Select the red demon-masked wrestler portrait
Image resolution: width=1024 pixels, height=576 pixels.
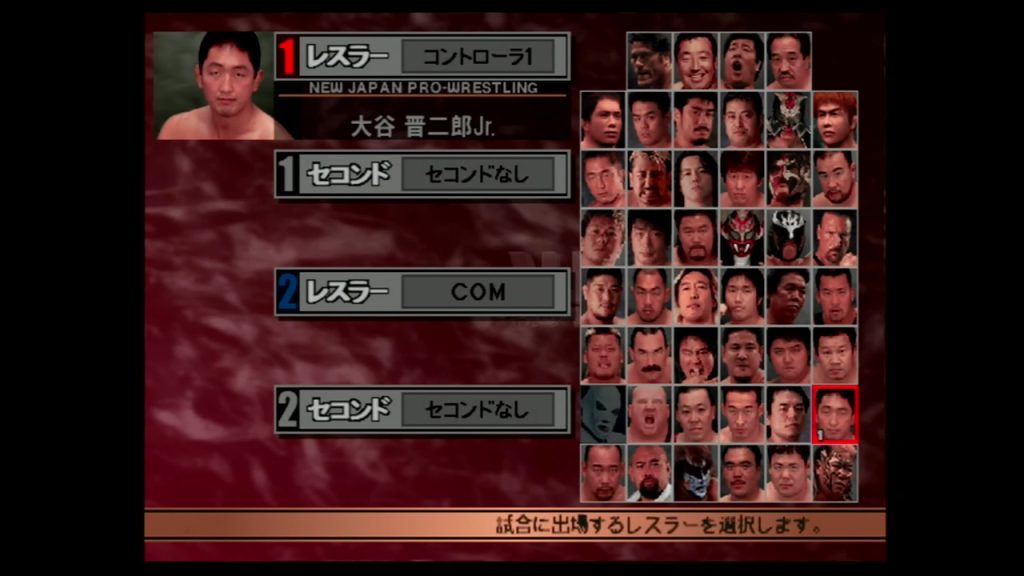pos(742,238)
